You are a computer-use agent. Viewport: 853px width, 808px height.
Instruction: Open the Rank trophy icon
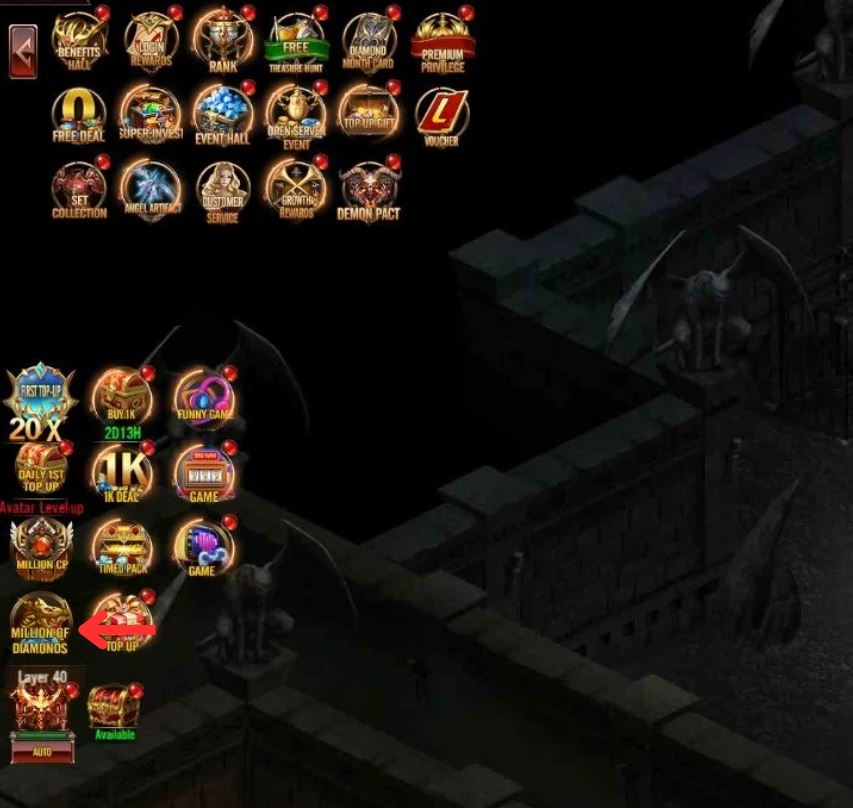(223, 42)
